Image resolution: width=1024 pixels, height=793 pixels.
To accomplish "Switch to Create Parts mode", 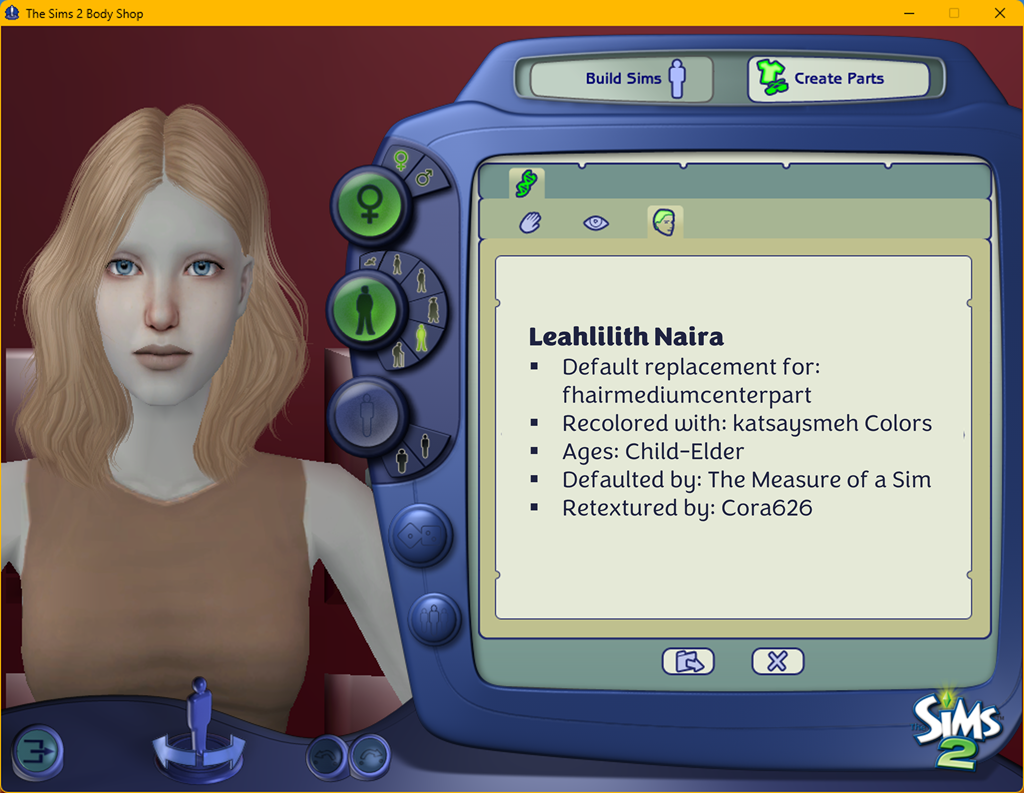I will 838,79.
